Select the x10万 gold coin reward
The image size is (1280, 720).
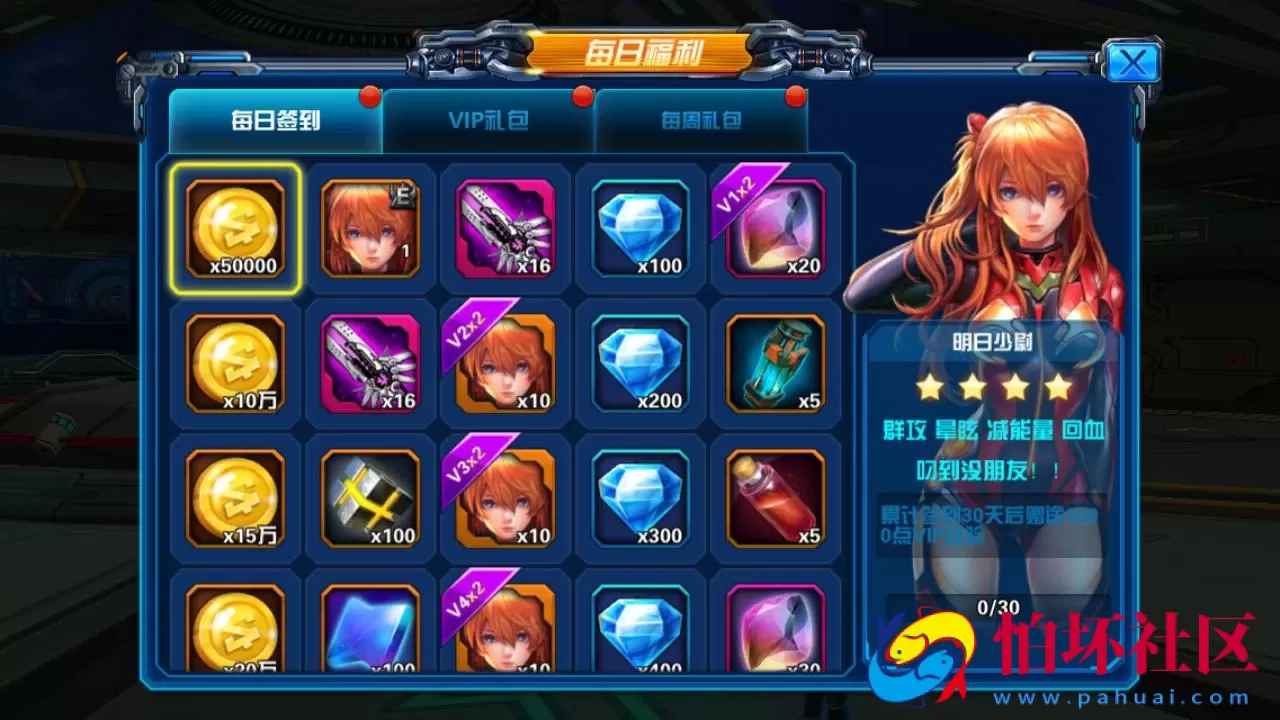[x=234, y=365]
